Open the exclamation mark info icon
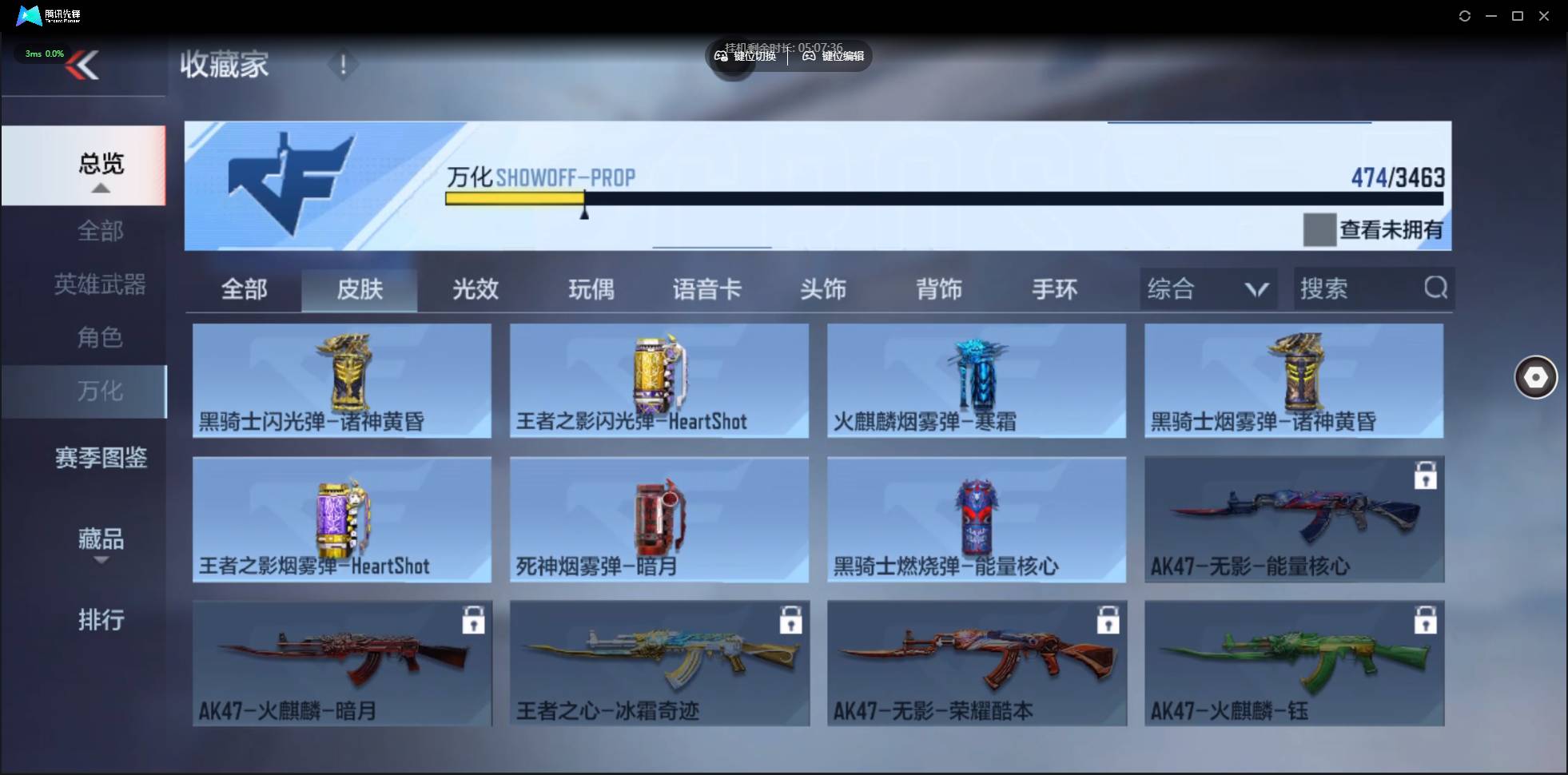This screenshot has height=775, width=1568. 344,66
